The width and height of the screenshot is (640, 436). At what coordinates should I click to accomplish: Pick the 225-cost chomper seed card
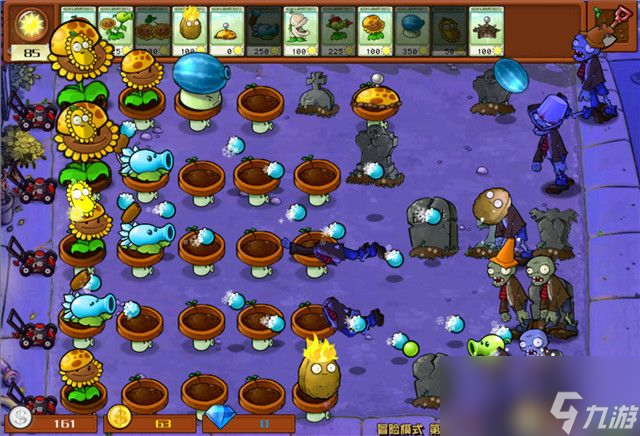tap(338, 30)
